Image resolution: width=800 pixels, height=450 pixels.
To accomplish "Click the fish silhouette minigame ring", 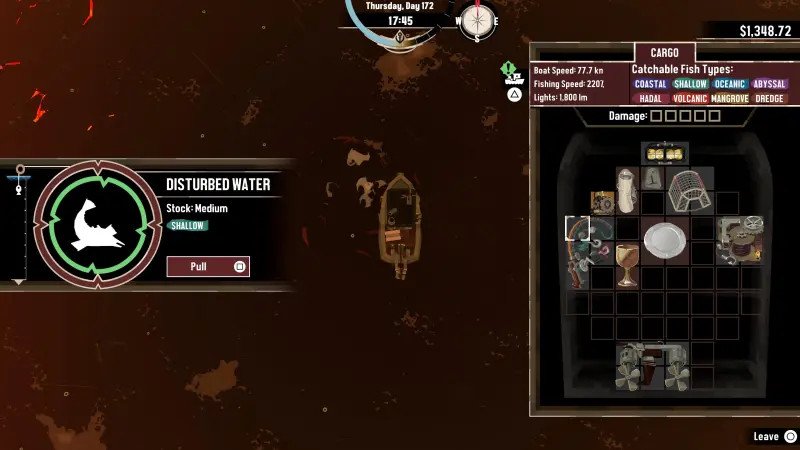I will click(97, 223).
